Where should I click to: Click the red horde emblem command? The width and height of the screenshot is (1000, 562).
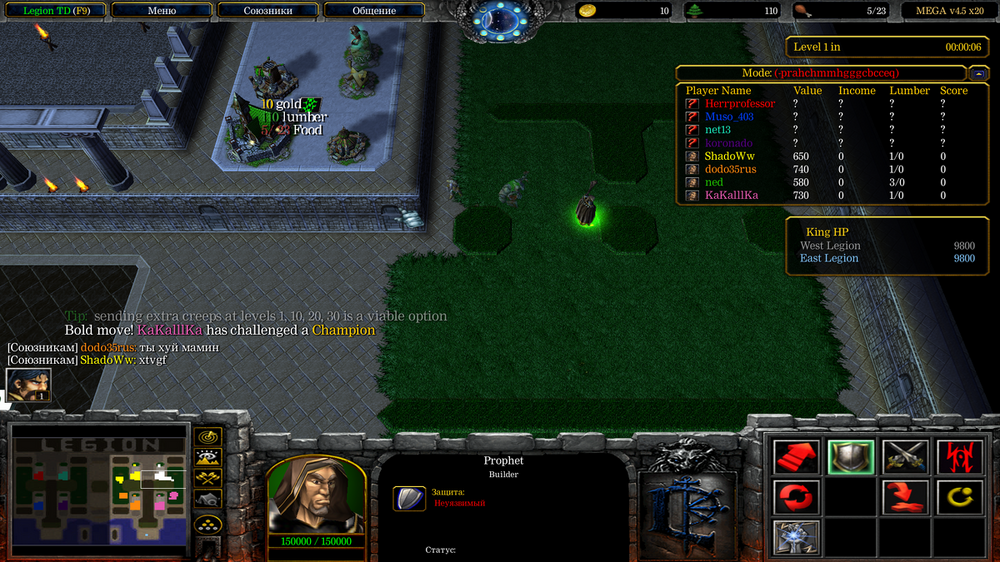(x=959, y=457)
